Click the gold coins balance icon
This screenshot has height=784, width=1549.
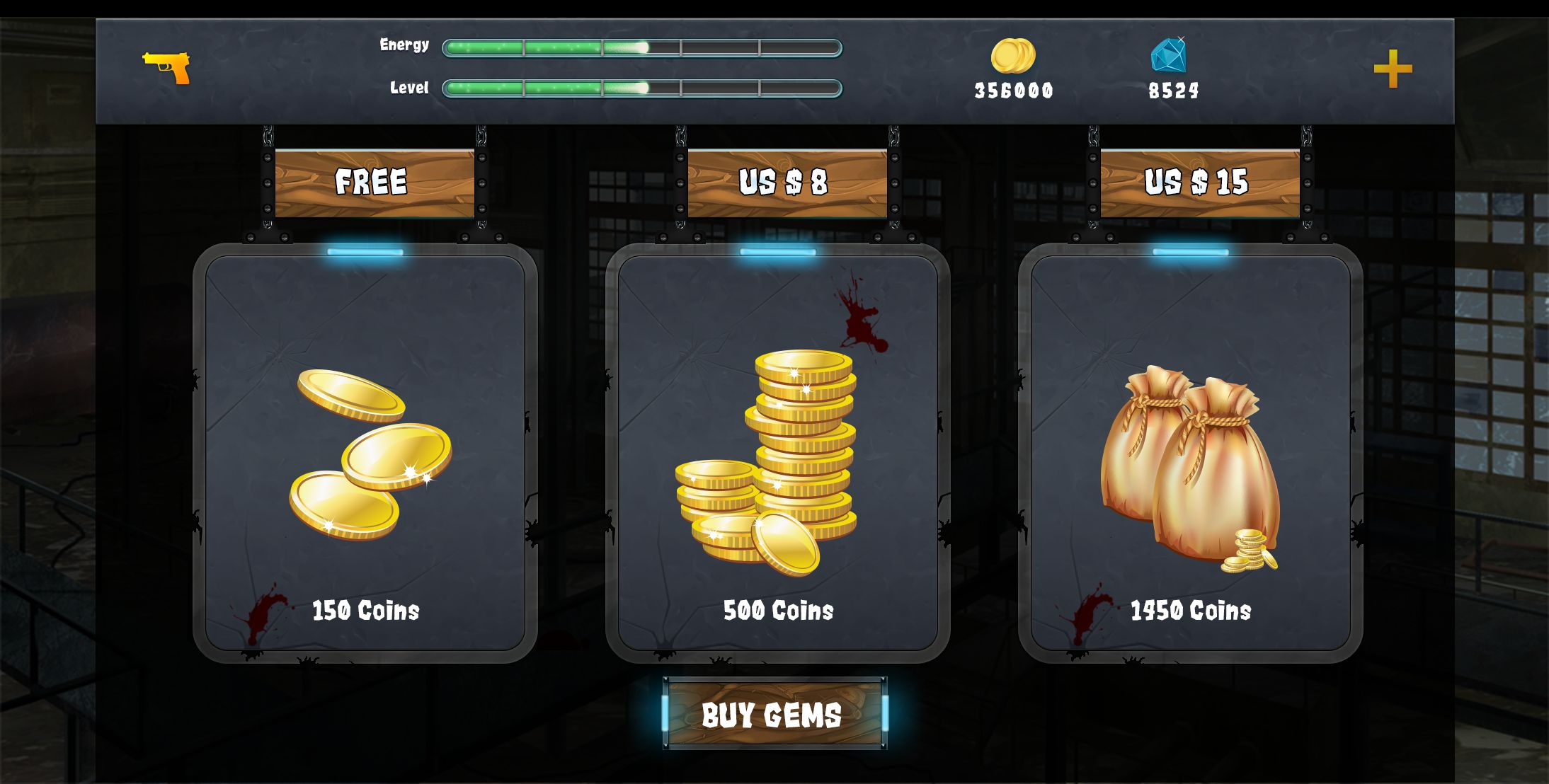pos(1013,56)
